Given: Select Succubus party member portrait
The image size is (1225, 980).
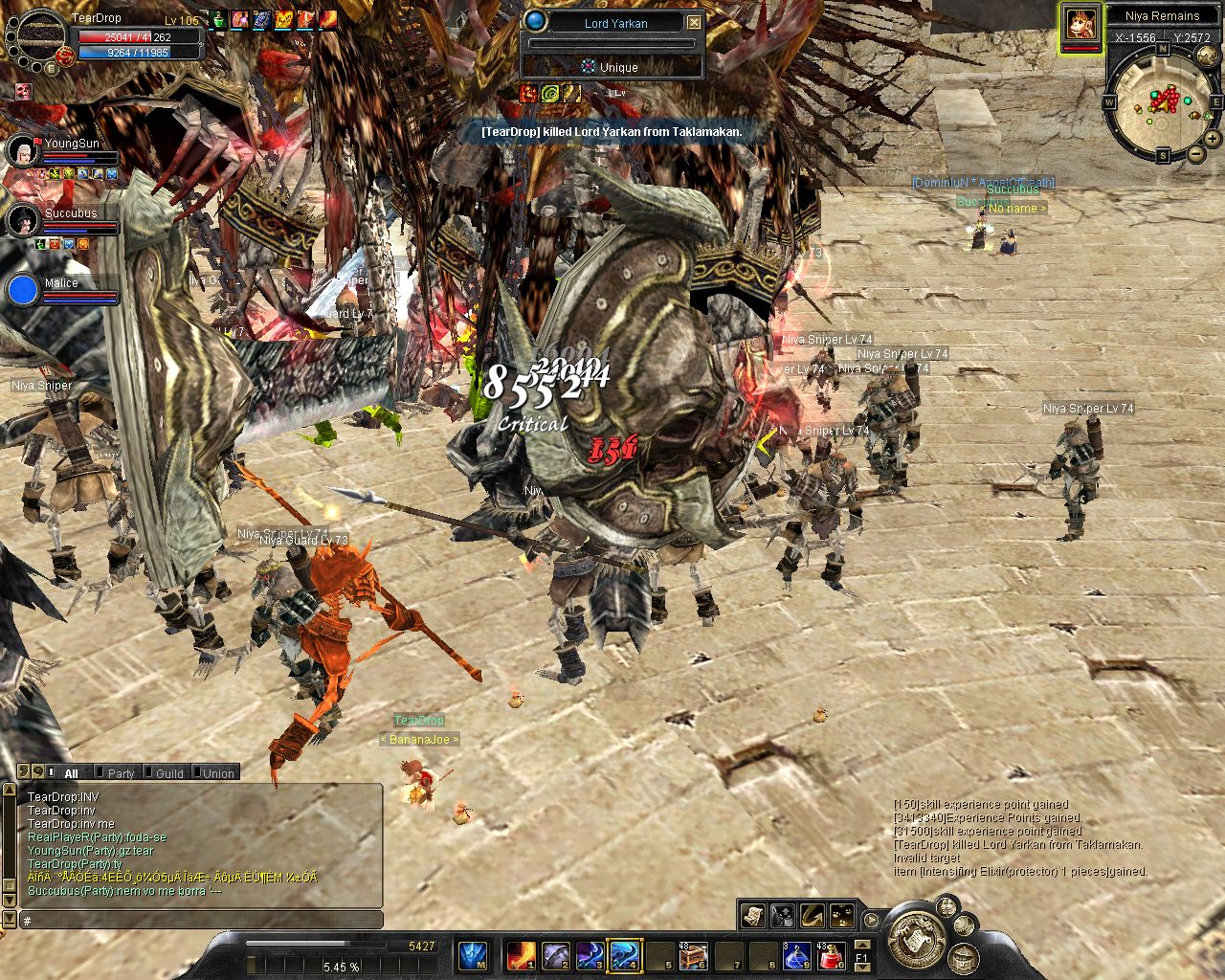Looking at the screenshot, I should pos(21,220).
